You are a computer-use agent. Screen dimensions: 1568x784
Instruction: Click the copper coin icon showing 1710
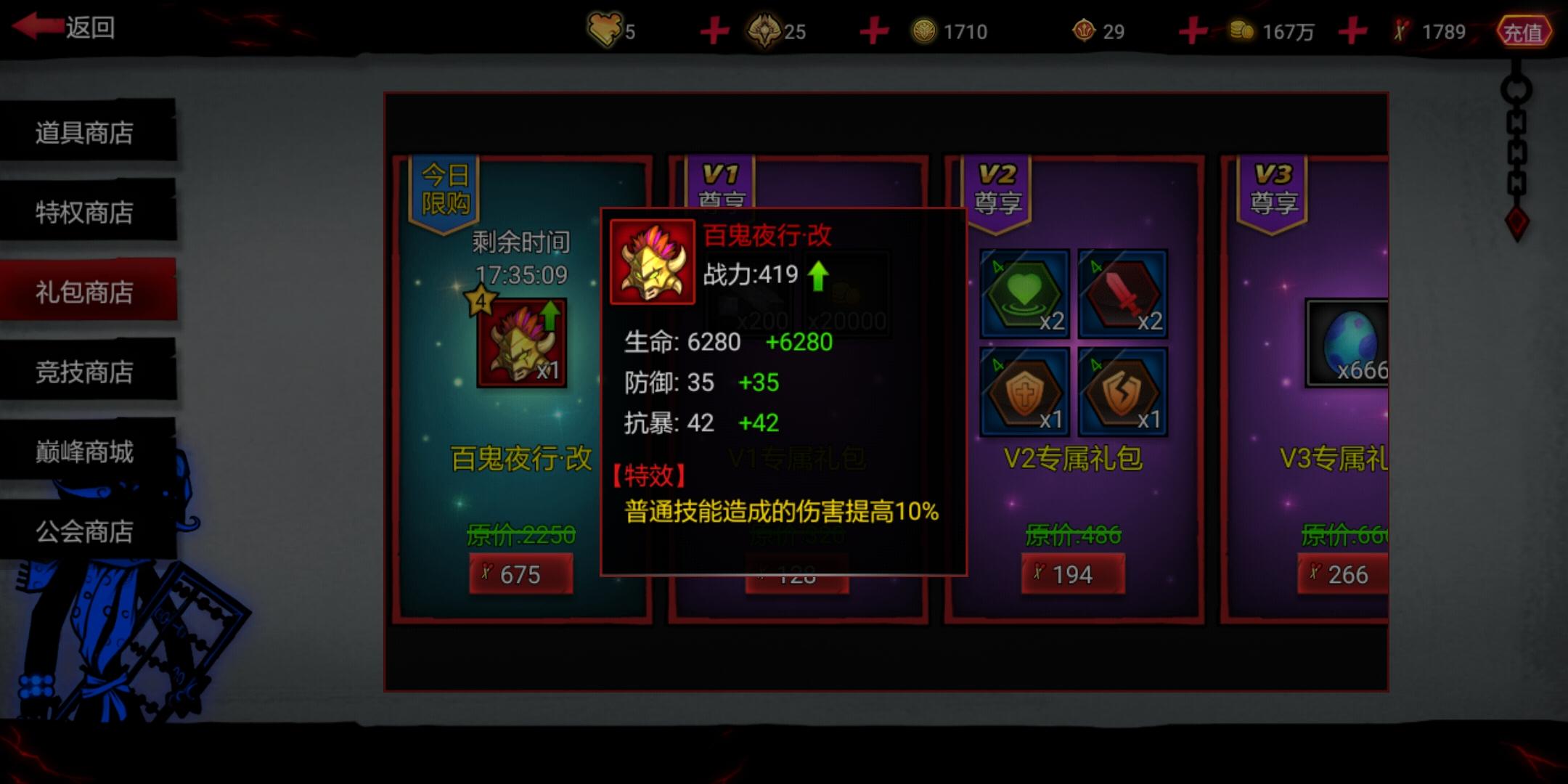click(x=924, y=30)
